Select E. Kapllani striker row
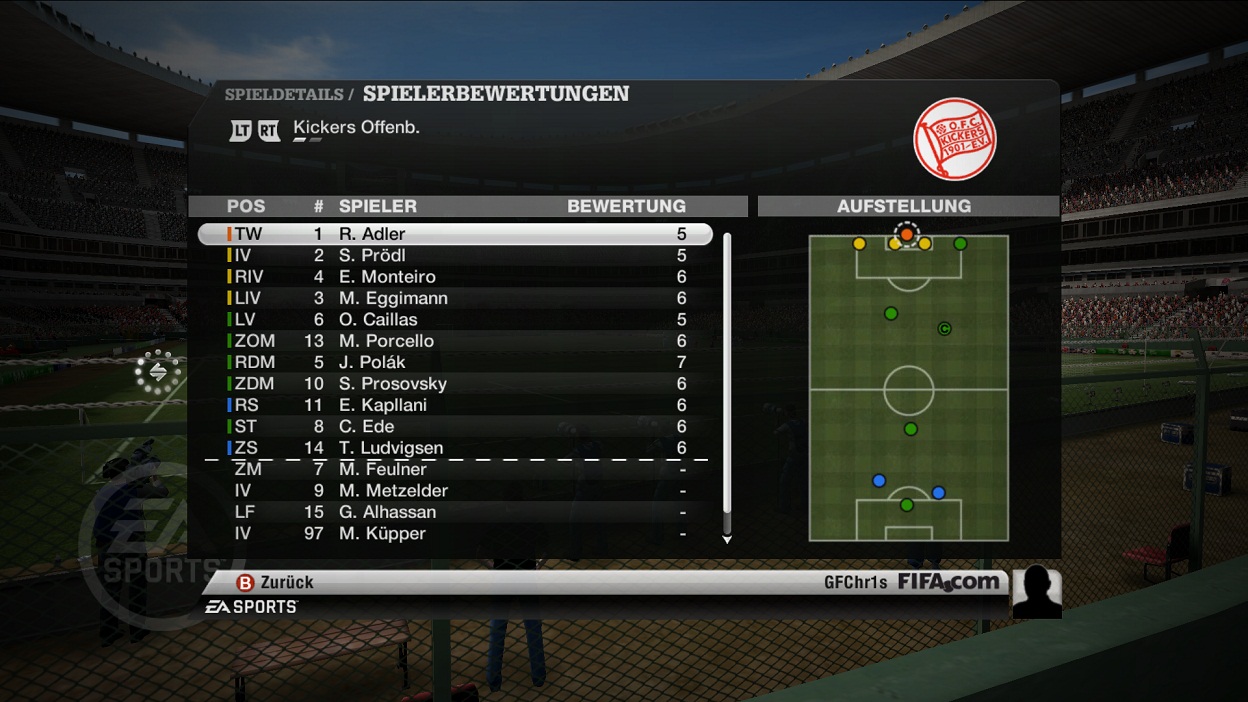The width and height of the screenshot is (1248, 702). (x=455, y=405)
